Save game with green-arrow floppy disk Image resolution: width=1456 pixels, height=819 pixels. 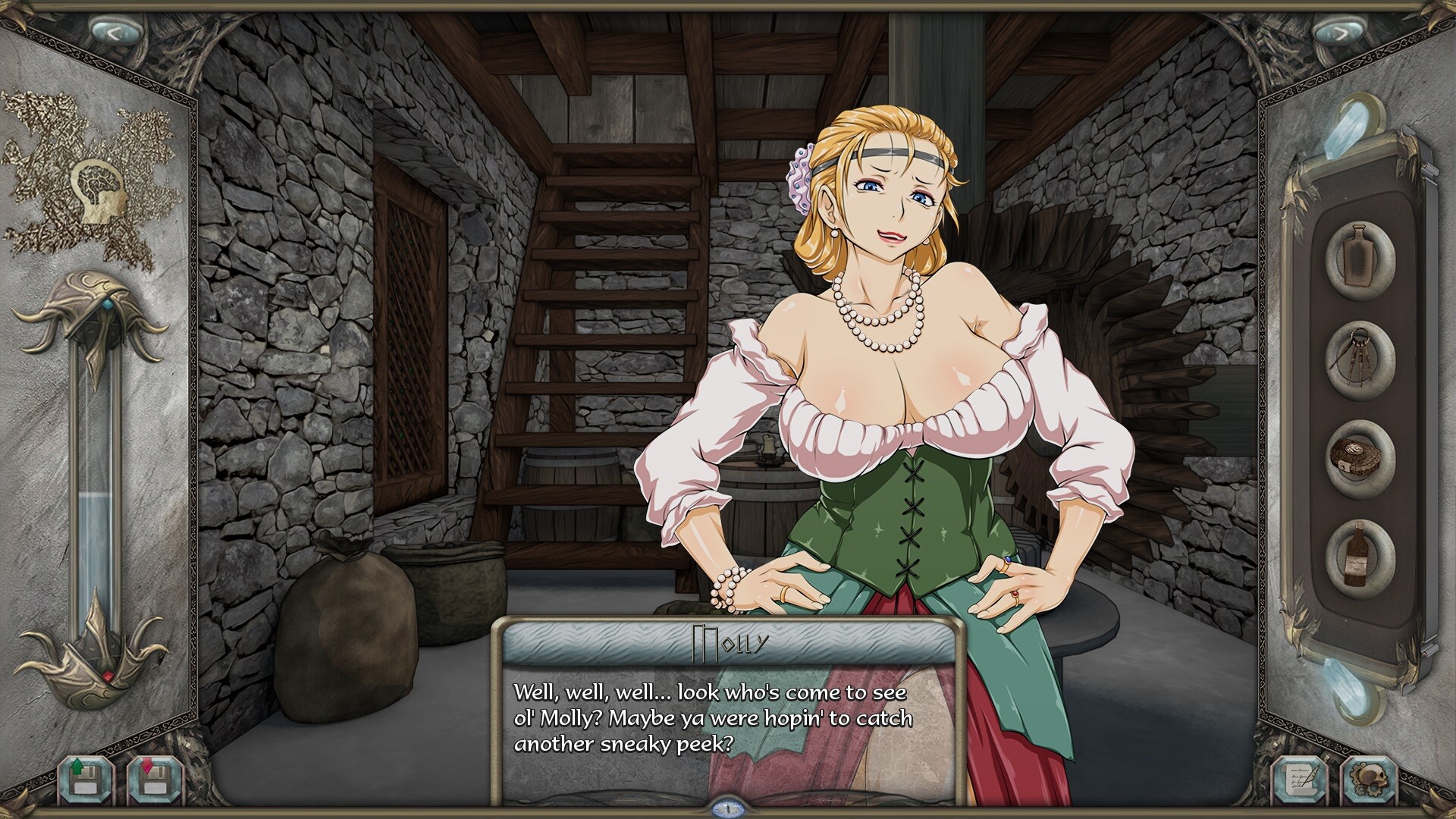pyautogui.click(x=84, y=777)
